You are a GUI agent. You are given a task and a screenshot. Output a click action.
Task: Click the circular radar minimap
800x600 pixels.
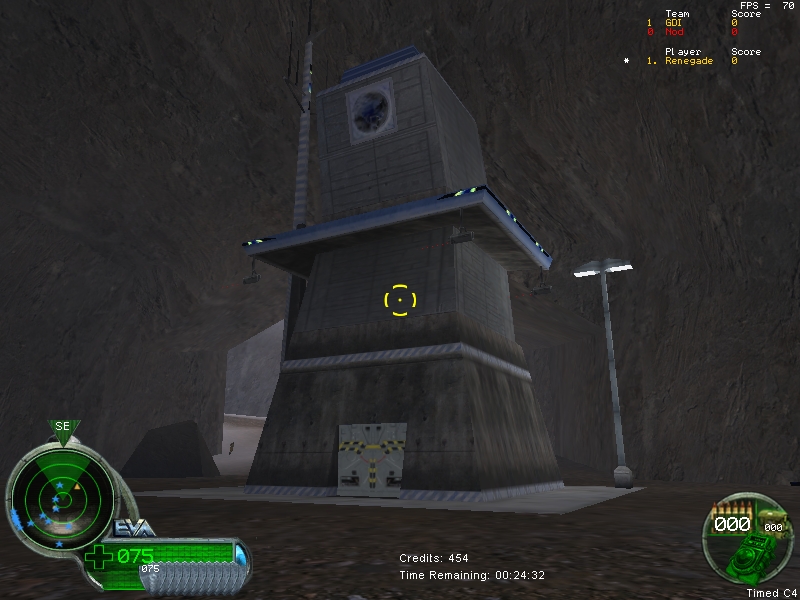52,492
